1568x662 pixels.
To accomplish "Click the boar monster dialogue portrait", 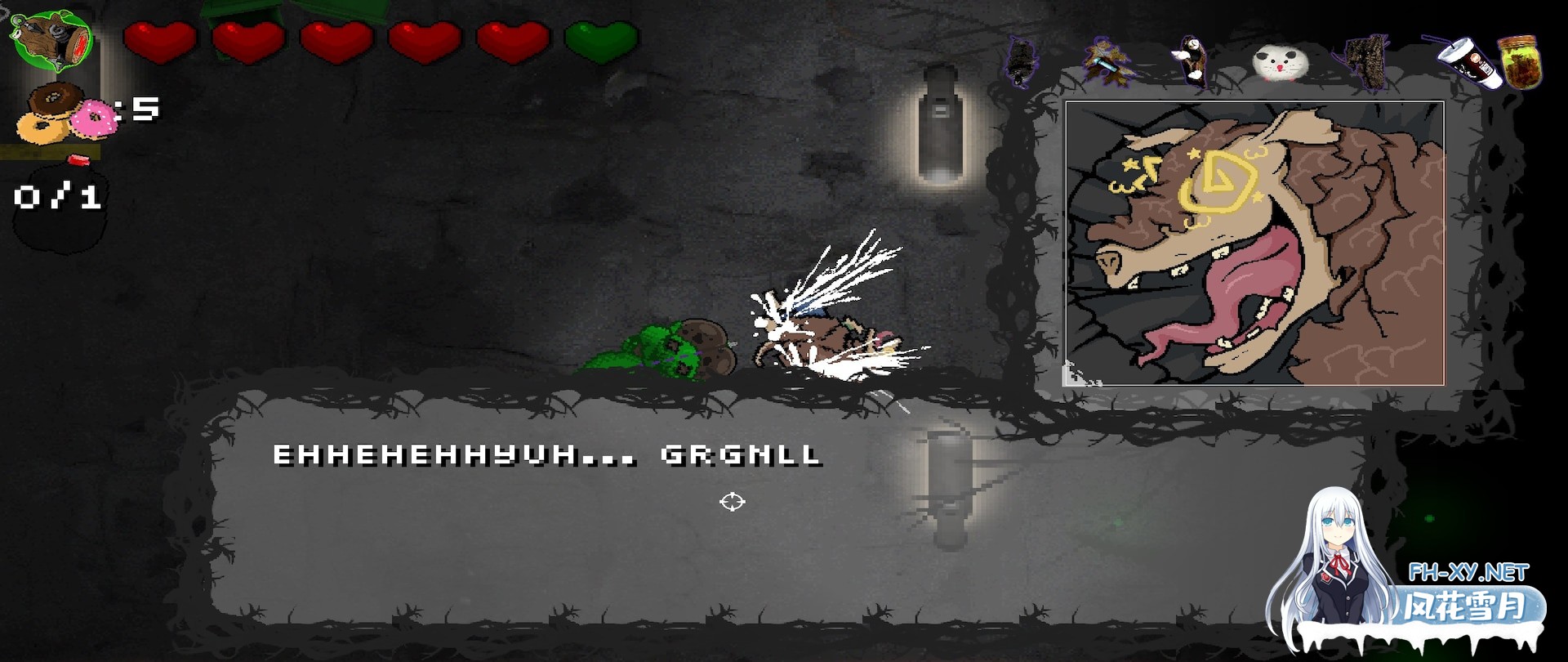I will tap(1254, 243).
